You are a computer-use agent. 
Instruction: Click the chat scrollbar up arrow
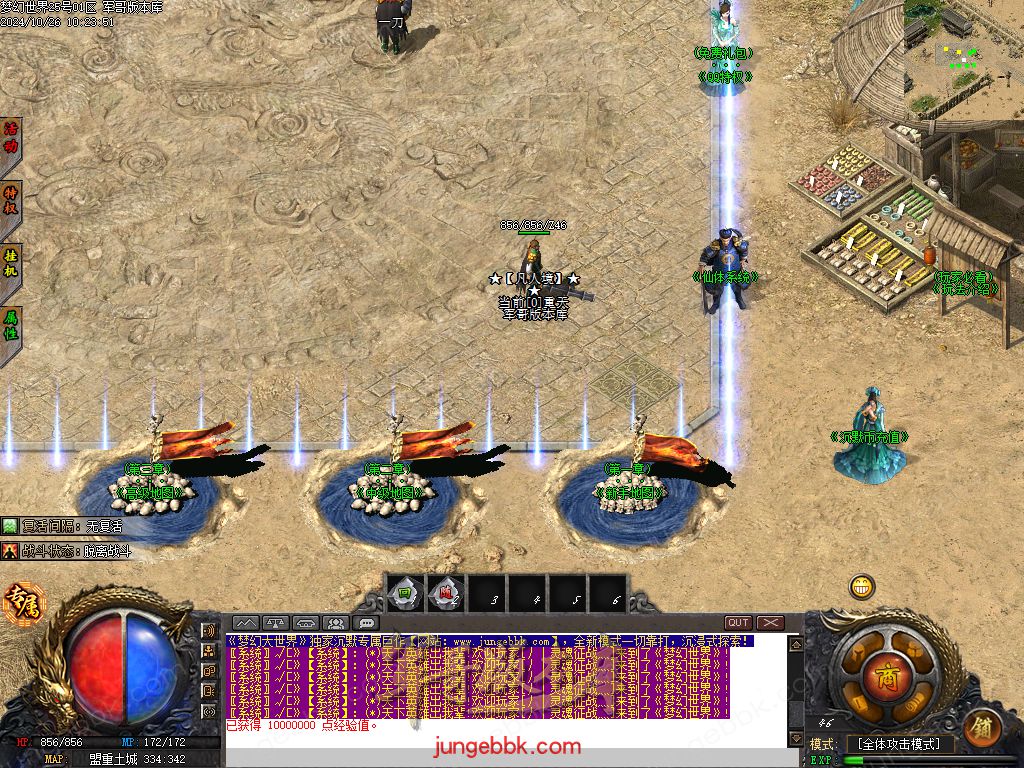pos(795,643)
